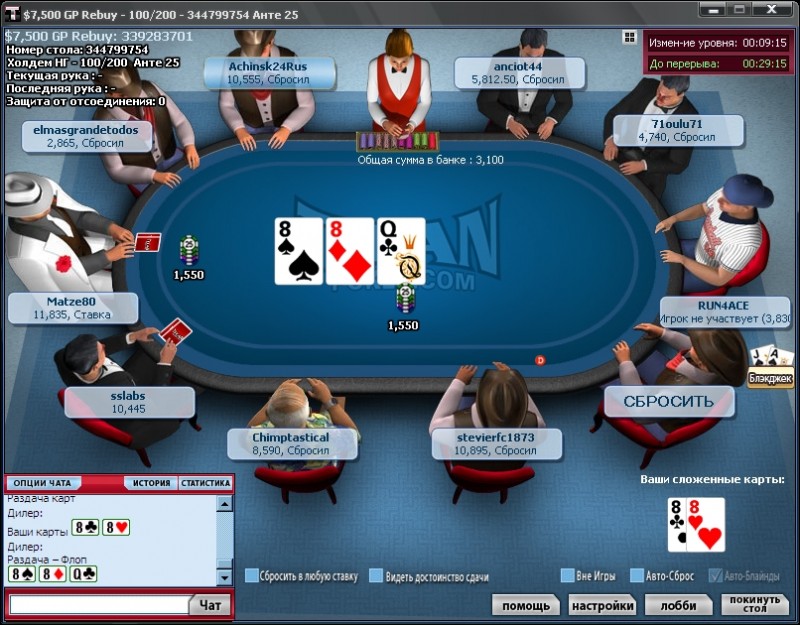Enable the Авто-Сброс checkbox
This screenshot has height=625, width=800.
(636, 575)
